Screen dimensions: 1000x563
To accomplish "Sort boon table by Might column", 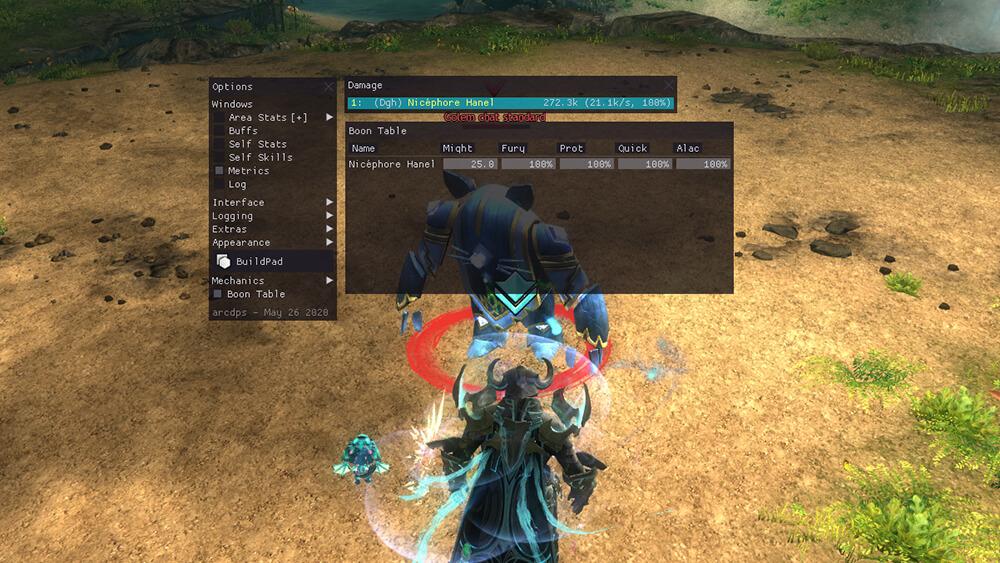I will (458, 149).
